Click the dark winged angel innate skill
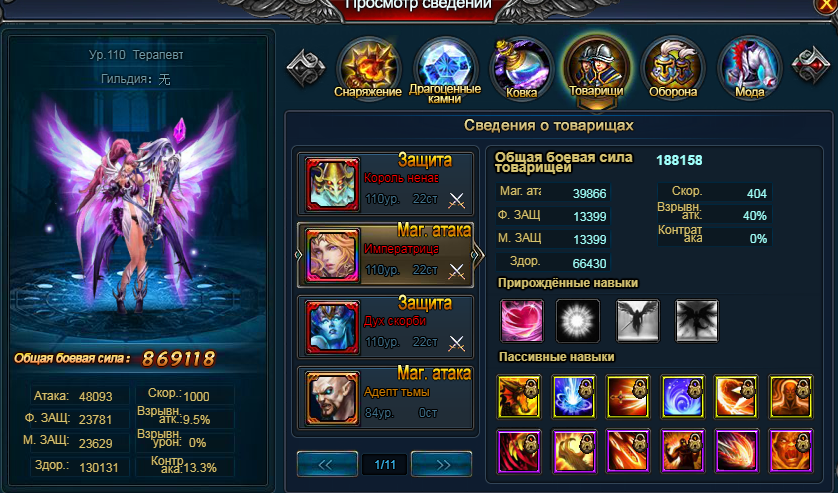Viewport: 838px width, 493px height. coord(637,320)
